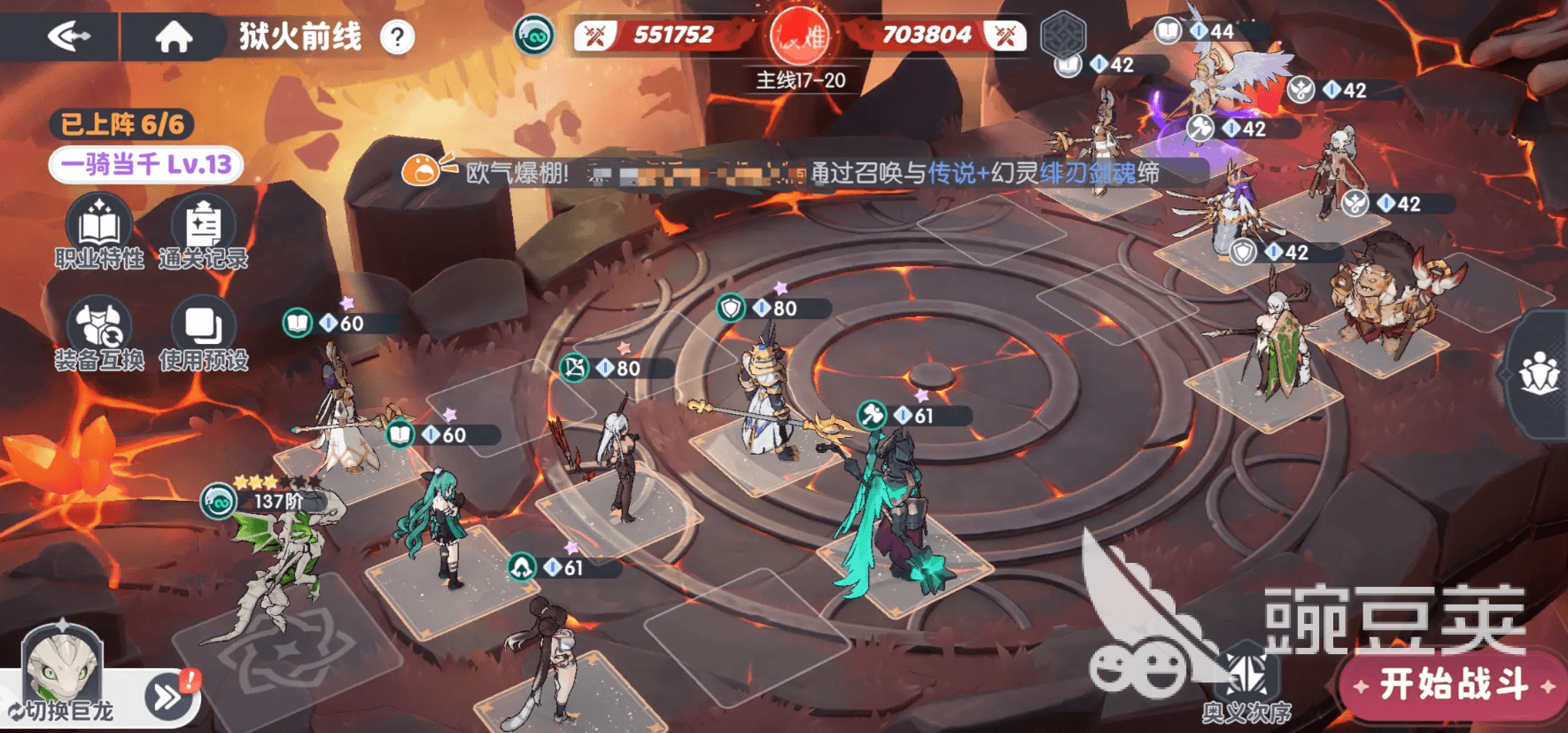Select the level 80 shield knight unit

(764, 390)
